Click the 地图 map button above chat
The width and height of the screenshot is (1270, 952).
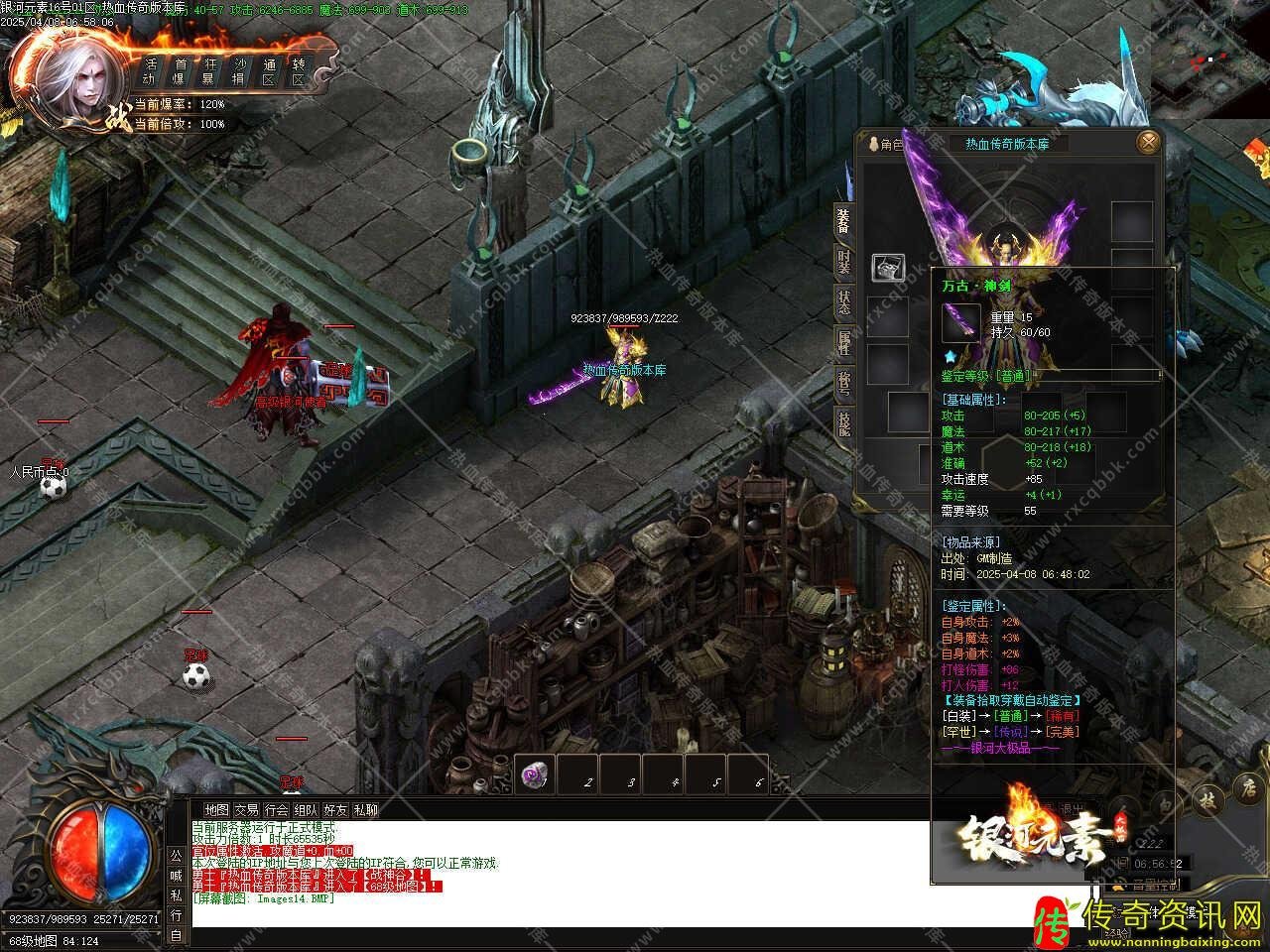216,810
